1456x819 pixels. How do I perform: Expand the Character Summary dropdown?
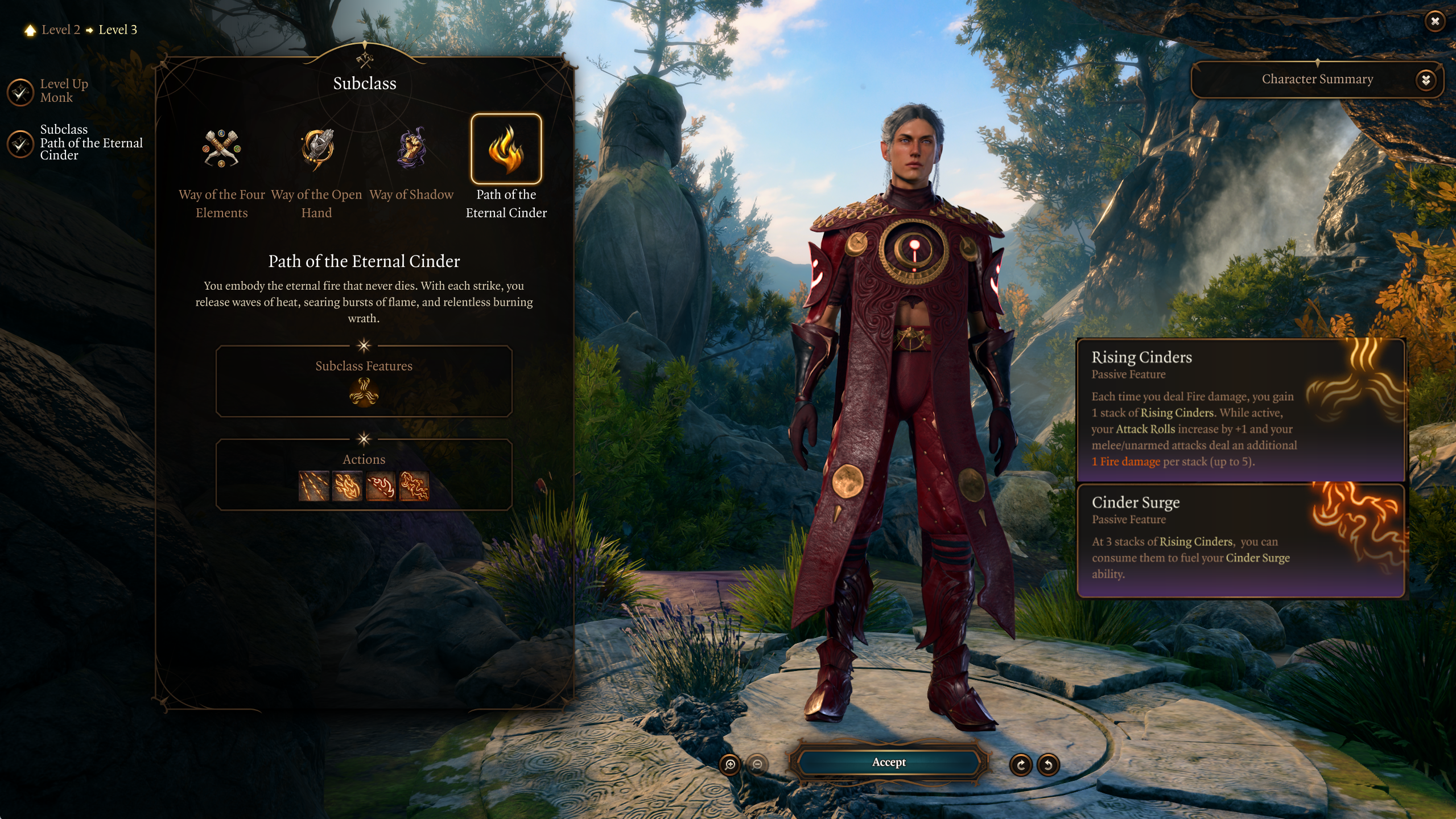(x=1425, y=80)
